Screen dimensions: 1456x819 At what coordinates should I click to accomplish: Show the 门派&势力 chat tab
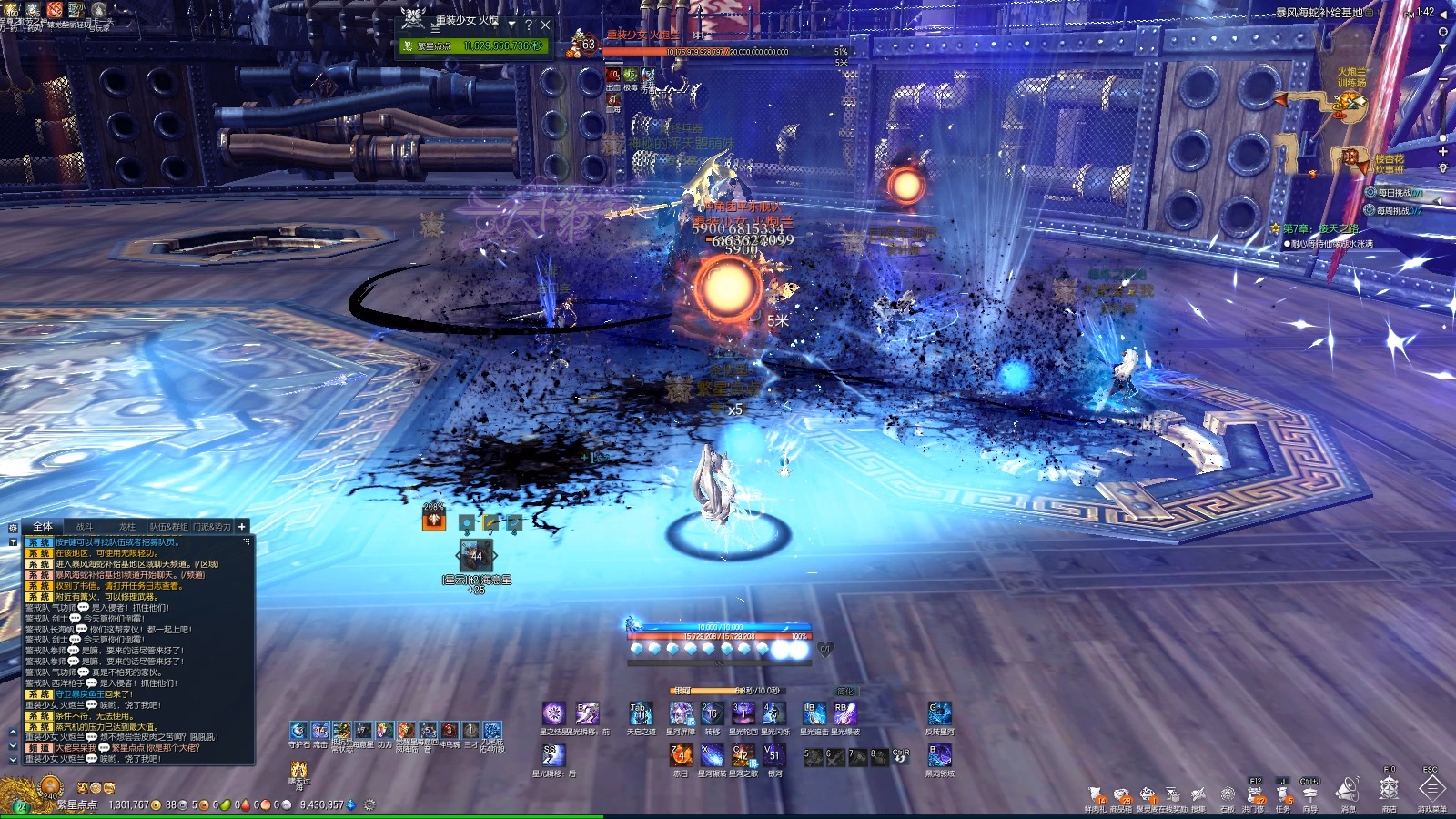coord(211,526)
